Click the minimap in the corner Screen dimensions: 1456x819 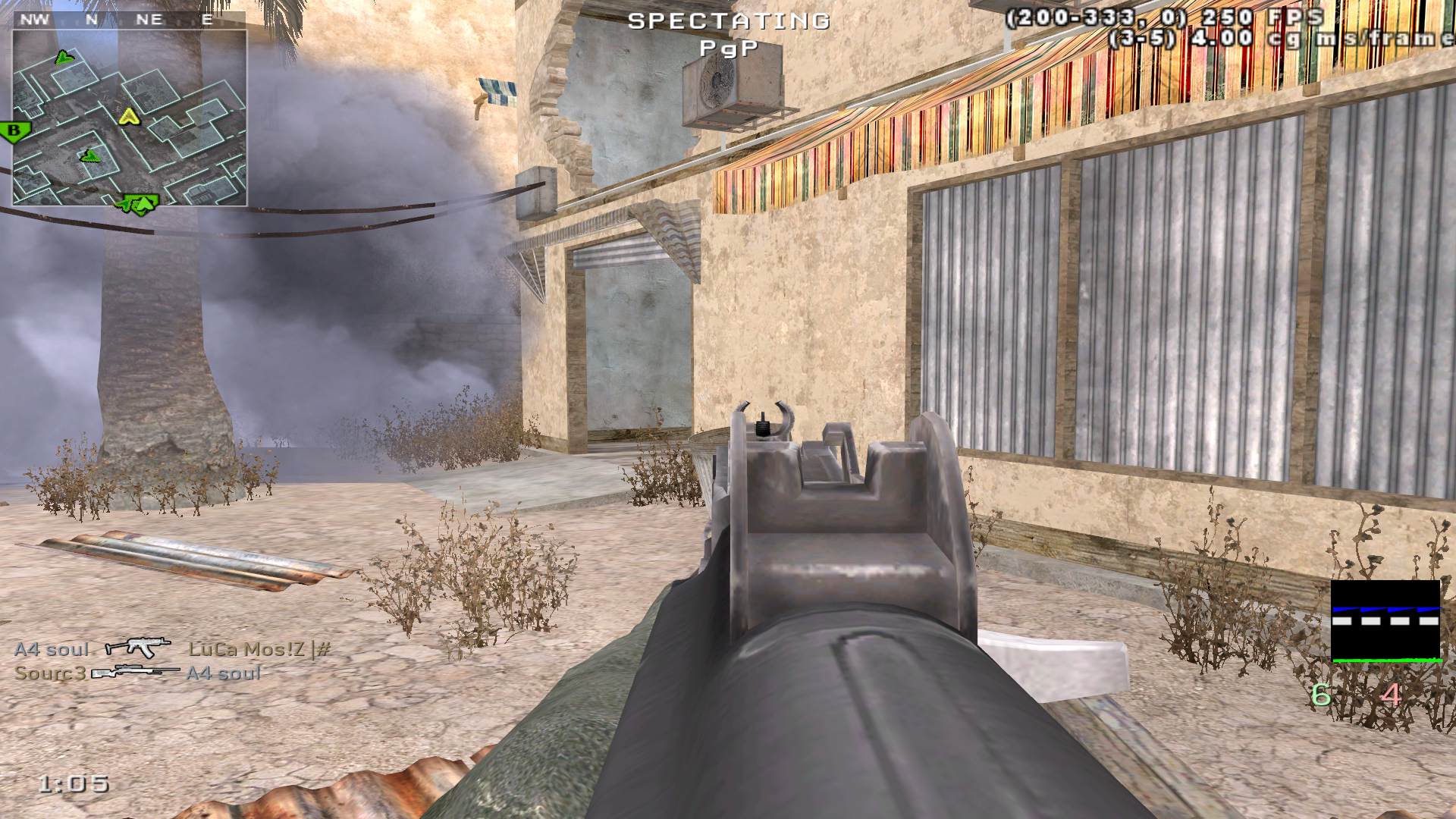point(129,118)
